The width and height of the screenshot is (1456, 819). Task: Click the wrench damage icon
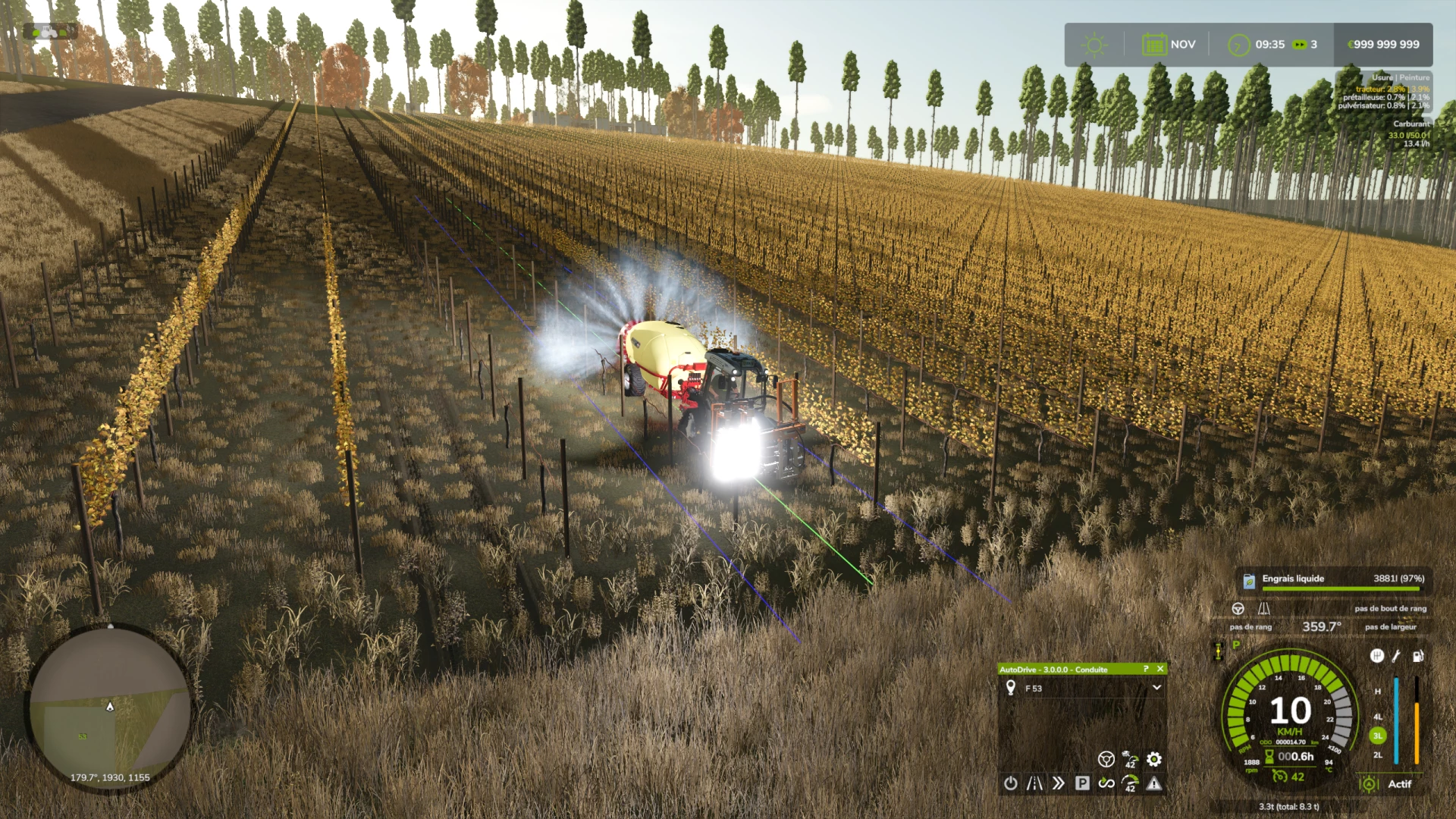1397,656
